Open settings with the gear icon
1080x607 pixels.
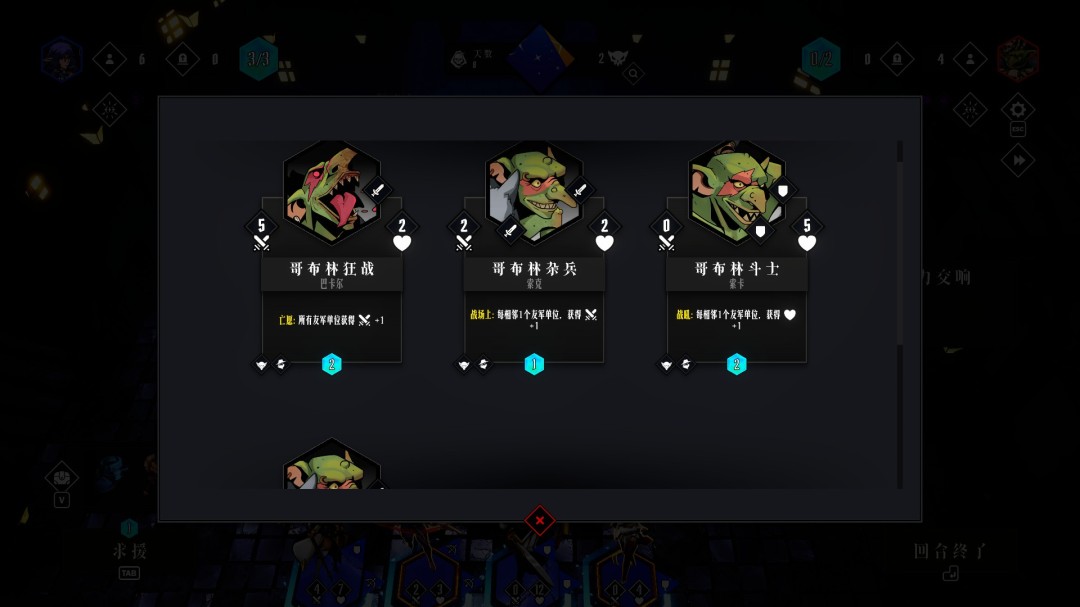click(1018, 109)
